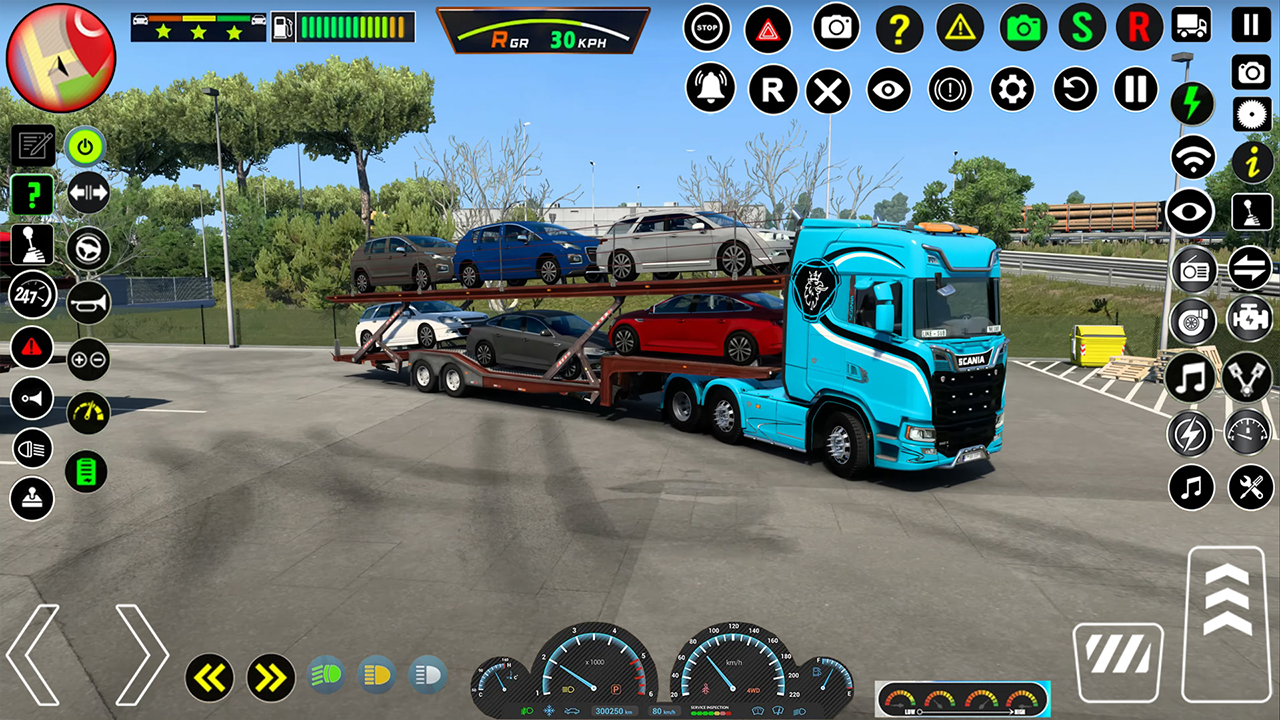
Task: Open the turbocharger indicator
Action: pyautogui.click(x=1191, y=322)
